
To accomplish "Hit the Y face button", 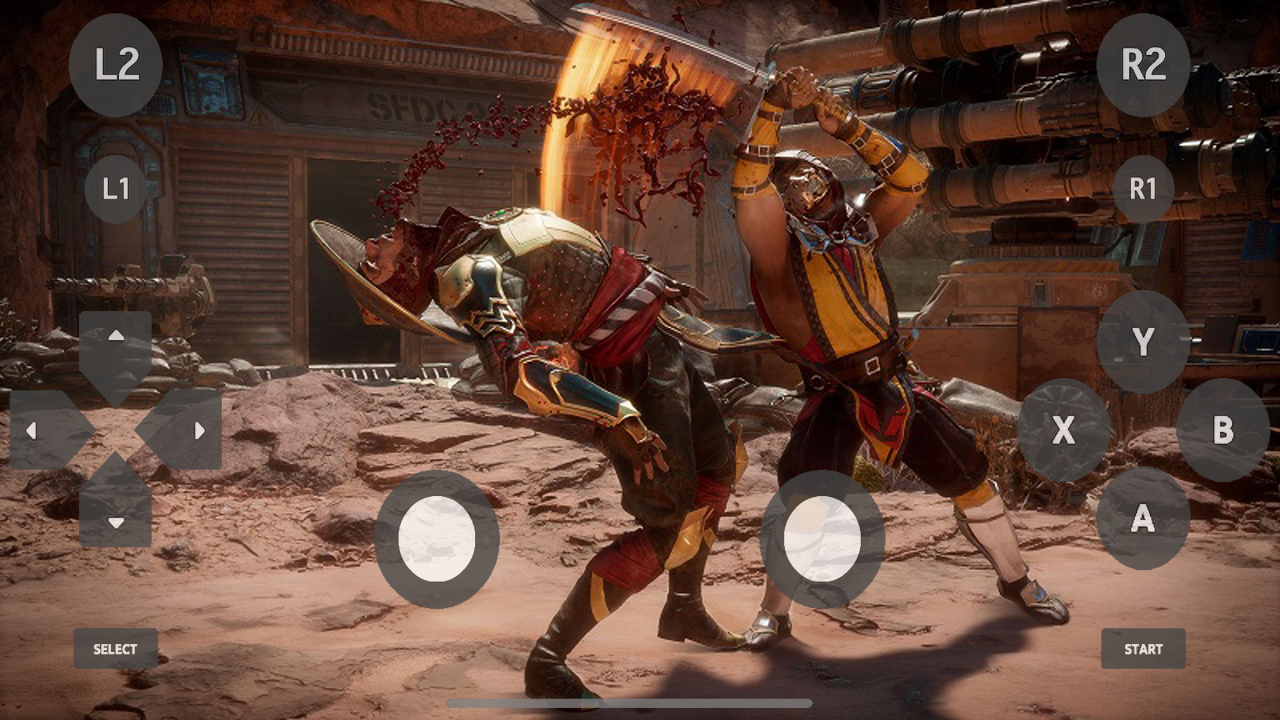I will click(1143, 342).
